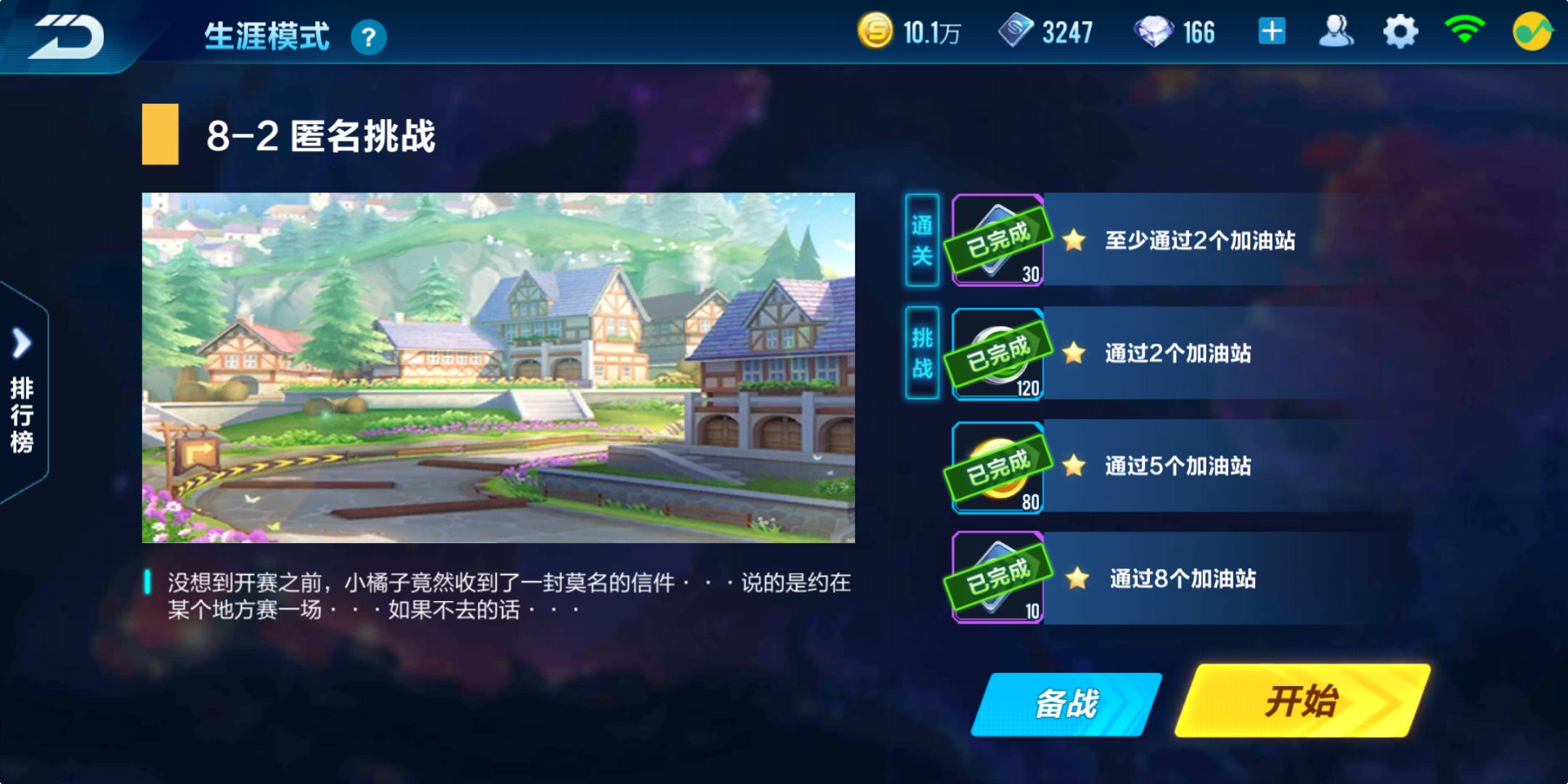This screenshot has width=1568, height=784.
Task: Click the yellow check icon in top right
Action: coord(1534,30)
